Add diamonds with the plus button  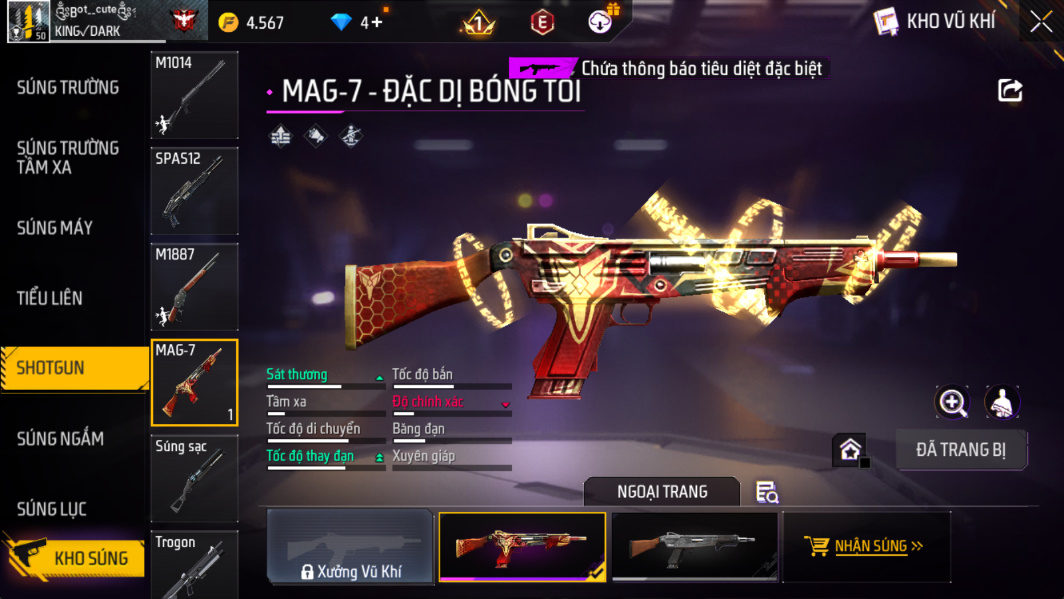377,22
